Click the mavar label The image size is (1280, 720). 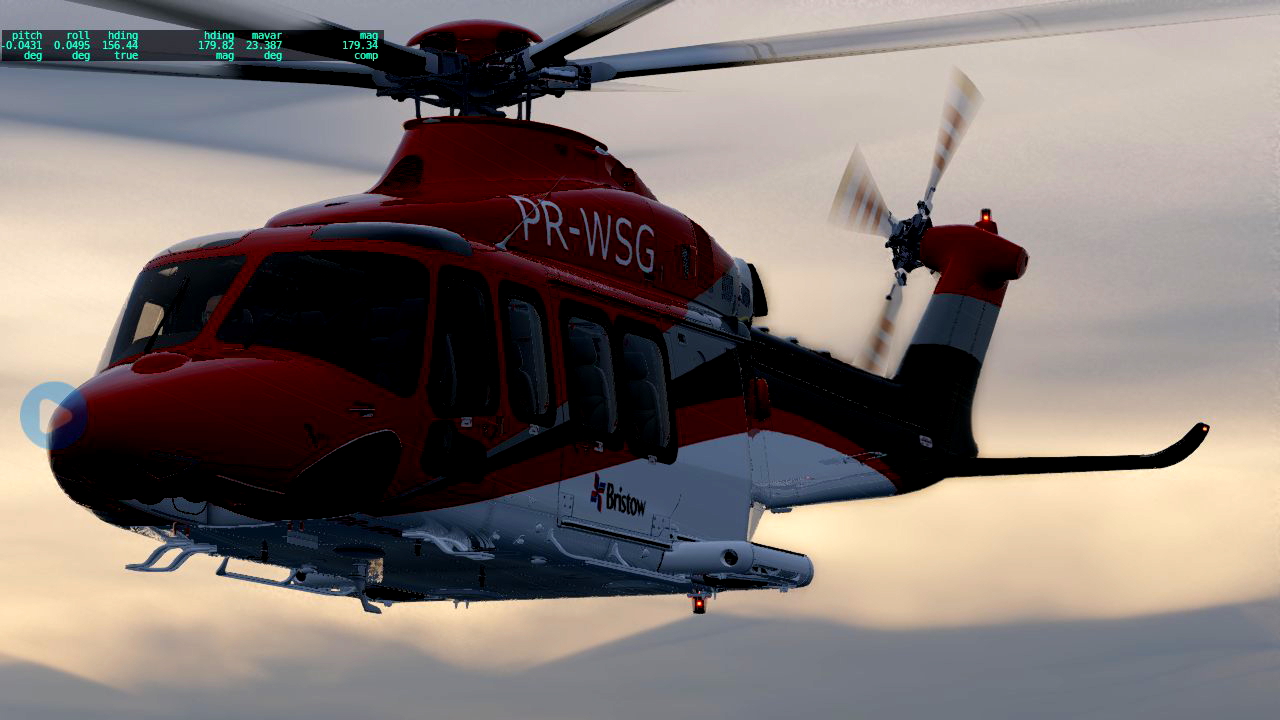266,34
